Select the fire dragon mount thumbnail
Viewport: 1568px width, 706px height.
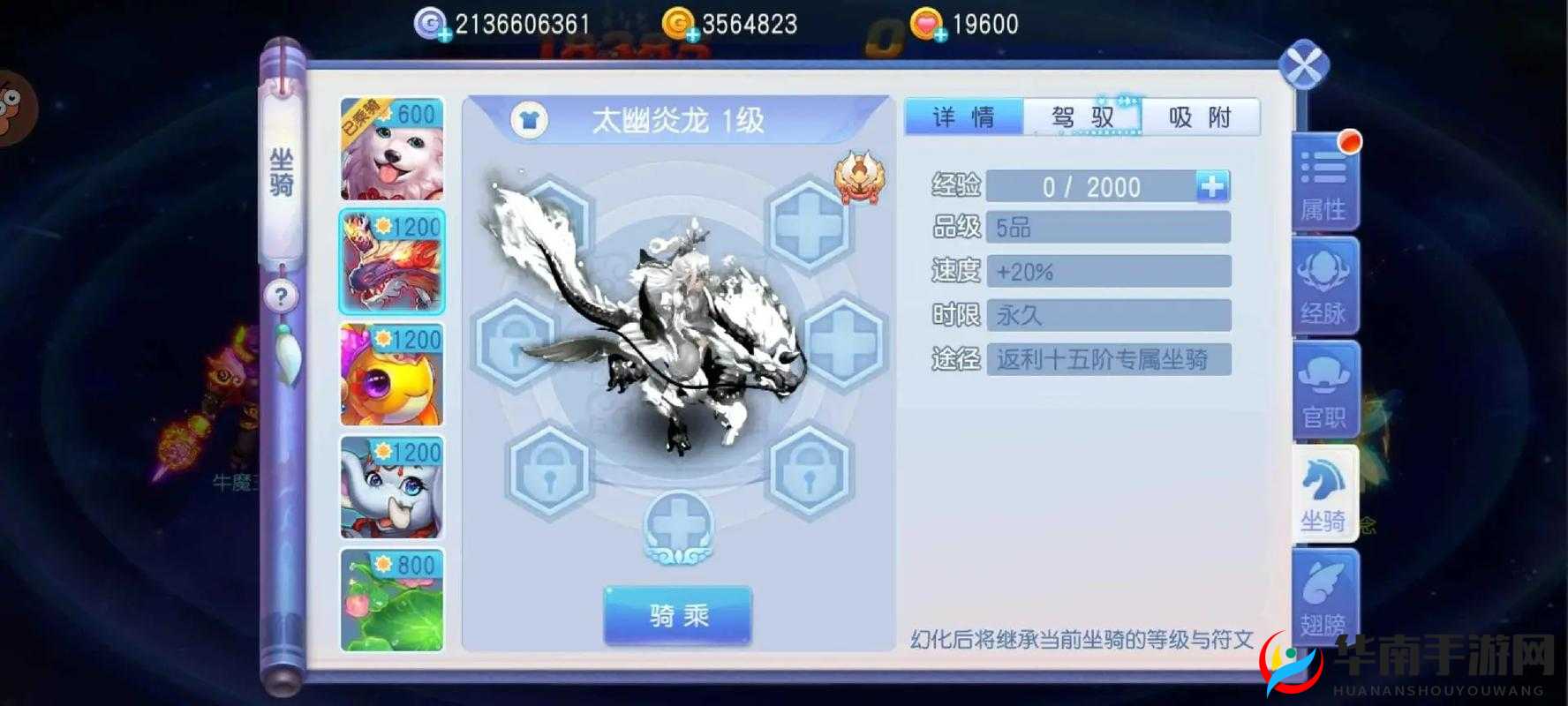(x=392, y=262)
